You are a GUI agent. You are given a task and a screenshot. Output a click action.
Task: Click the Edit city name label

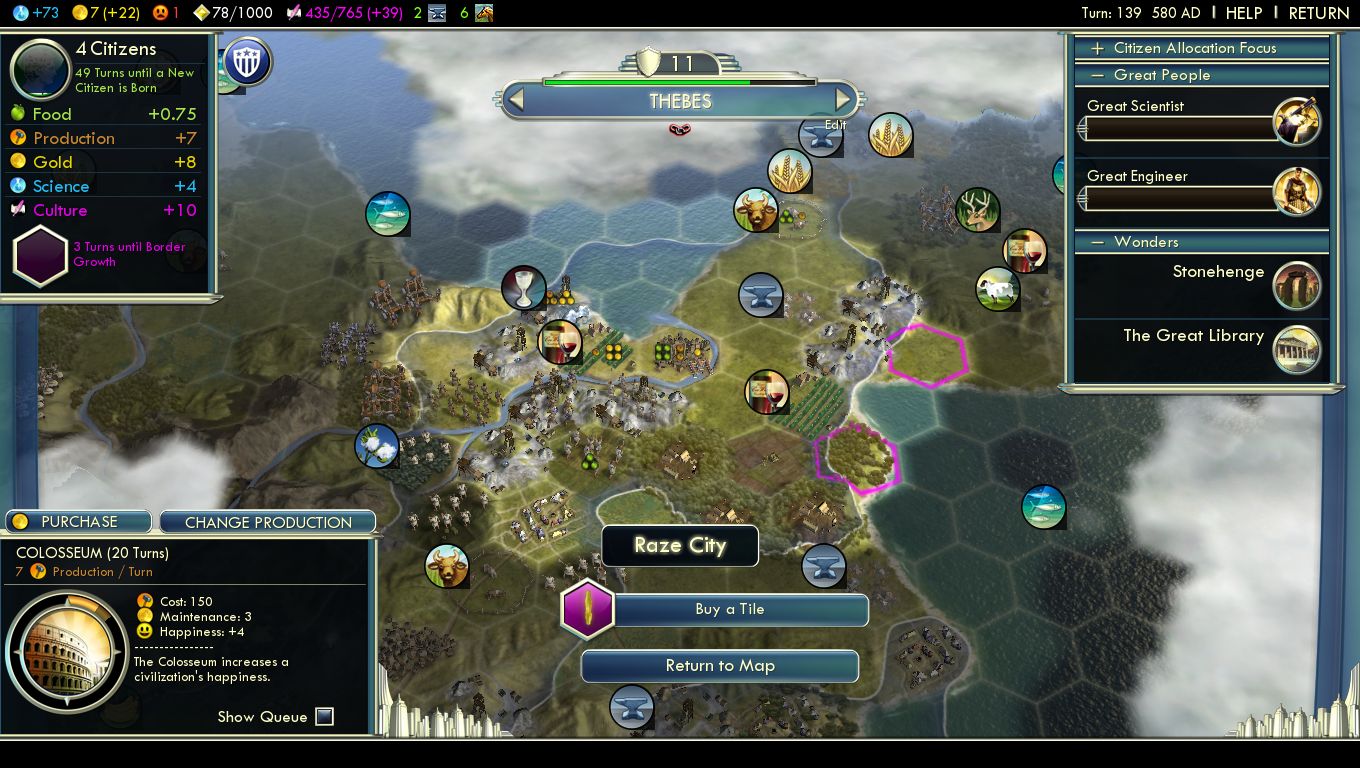tap(835, 125)
